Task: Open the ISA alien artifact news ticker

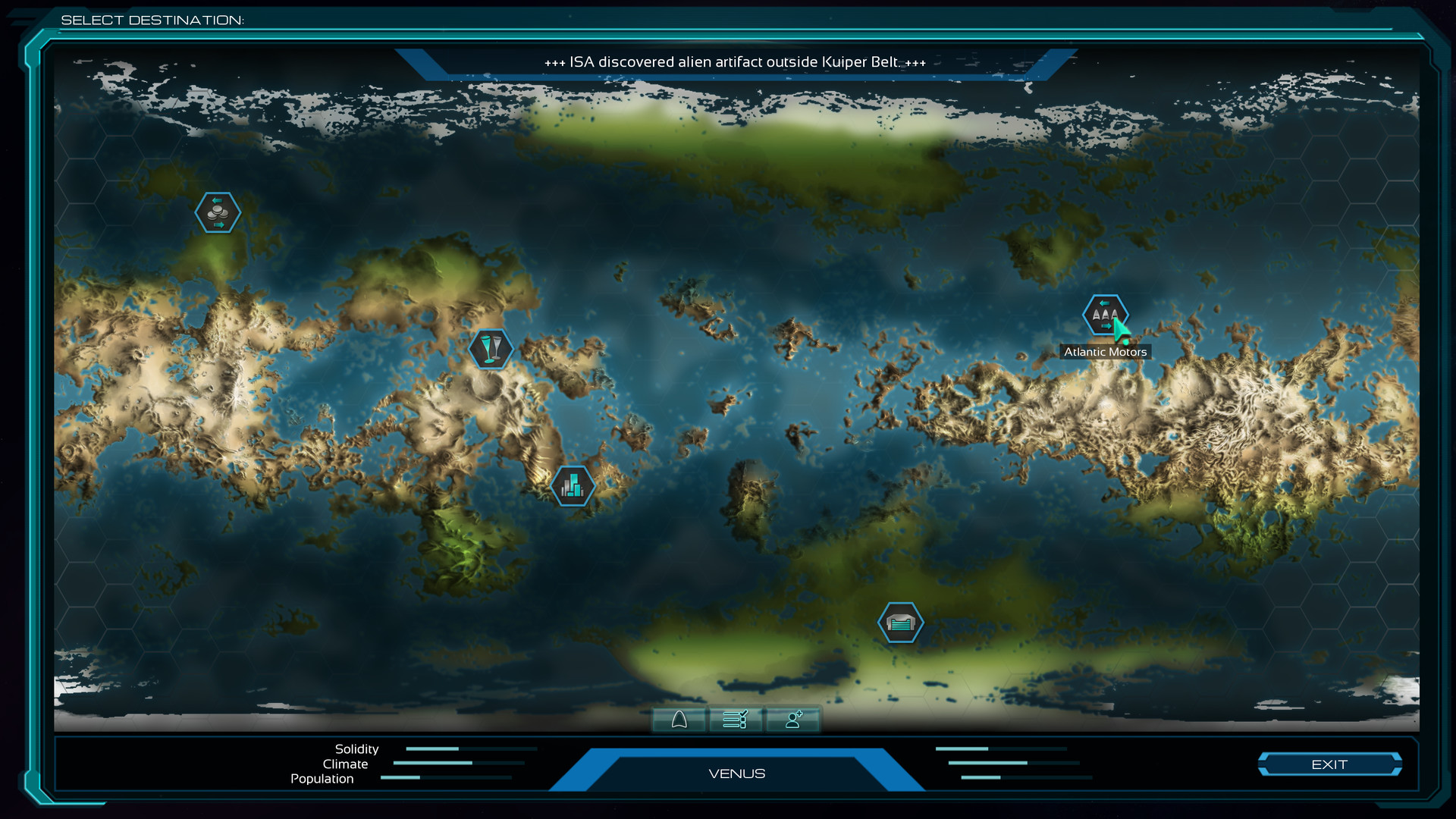Action: tap(735, 62)
